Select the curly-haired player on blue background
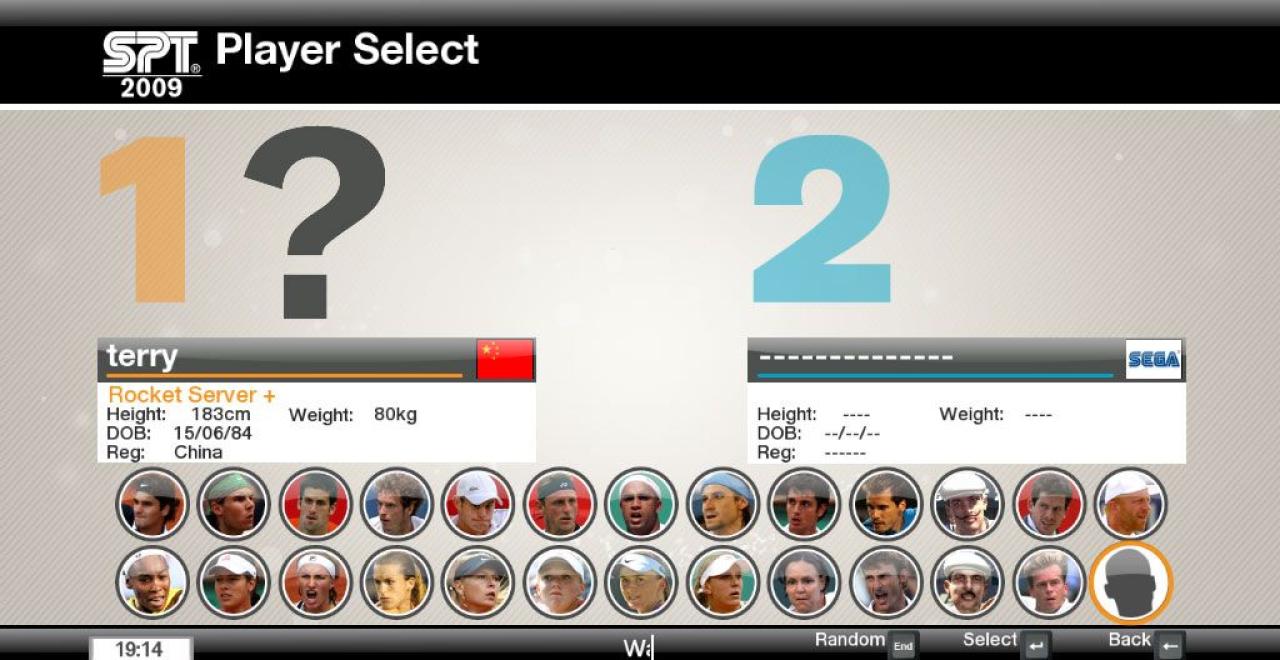Image resolution: width=1280 pixels, height=660 pixels. pyautogui.click(x=396, y=504)
